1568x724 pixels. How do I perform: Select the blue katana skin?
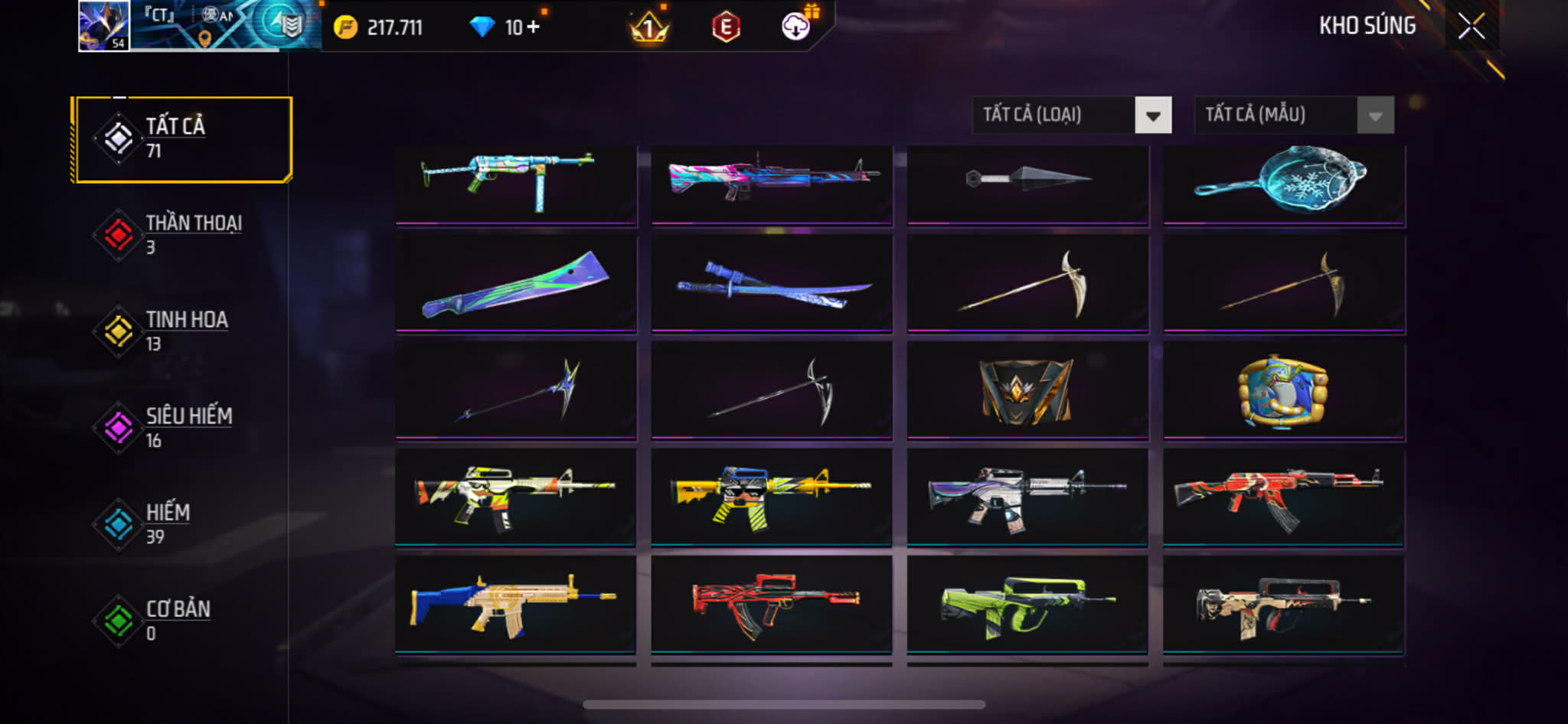tap(772, 284)
